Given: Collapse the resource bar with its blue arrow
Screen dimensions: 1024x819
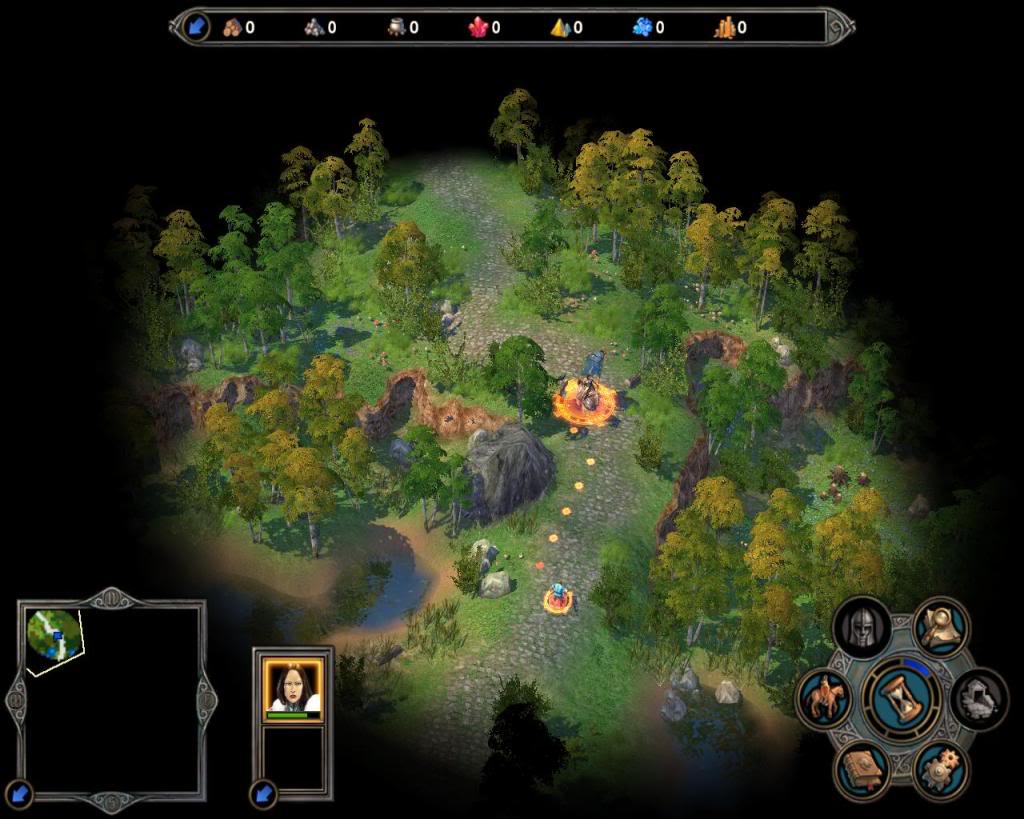Looking at the screenshot, I should [197, 27].
